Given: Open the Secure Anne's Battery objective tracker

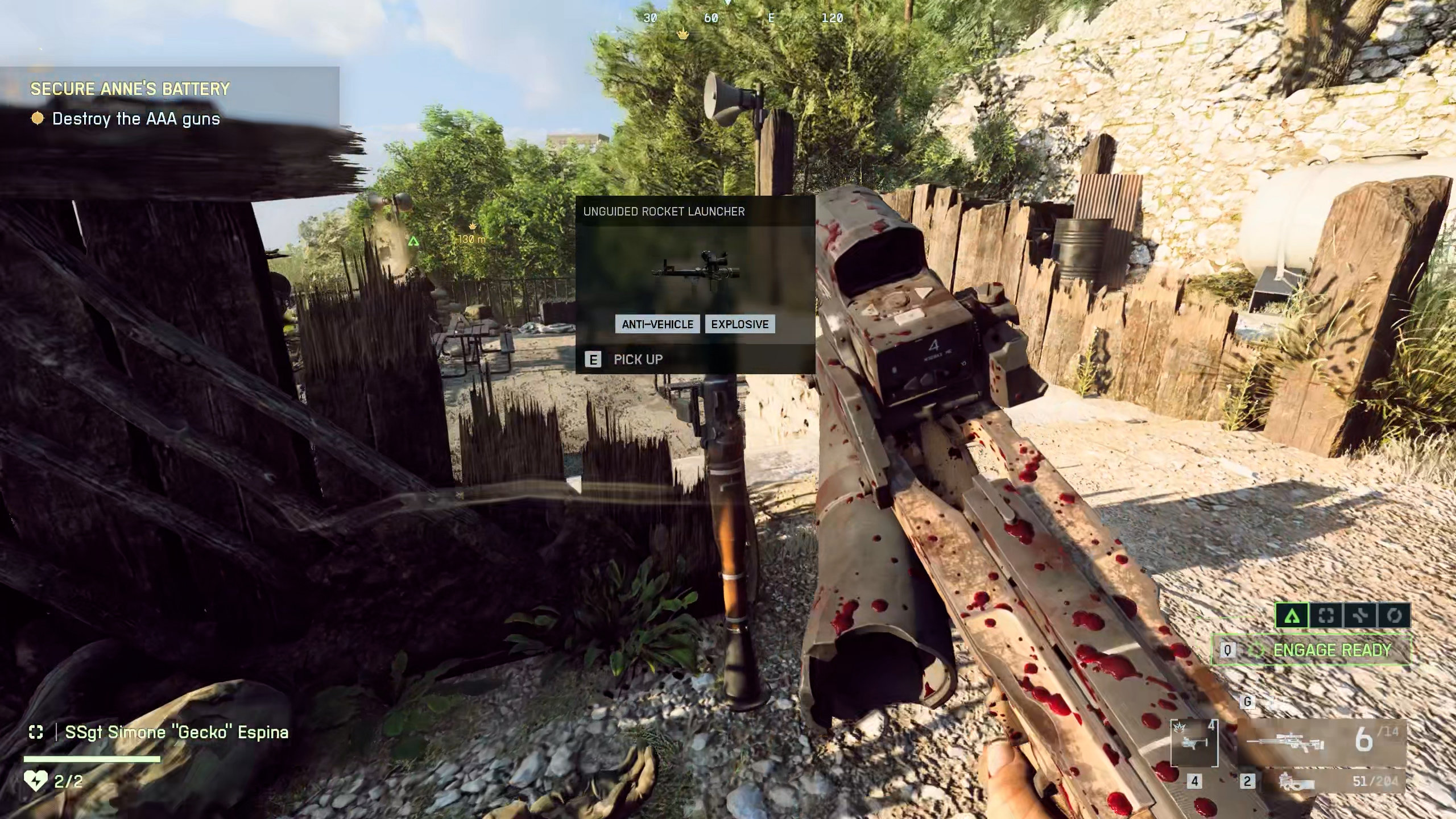Looking at the screenshot, I should (130, 89).
